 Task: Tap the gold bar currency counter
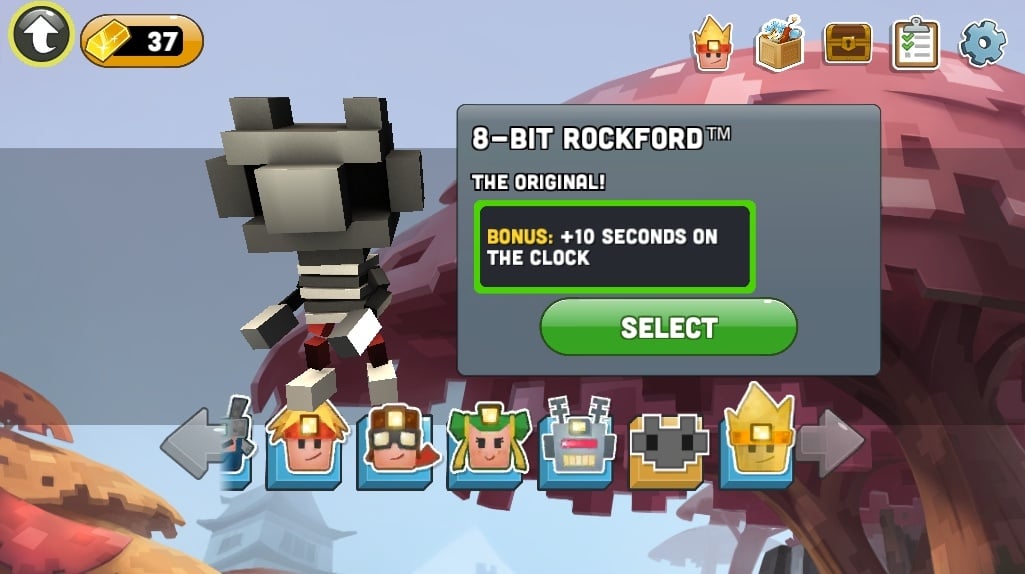coord(142,41)
